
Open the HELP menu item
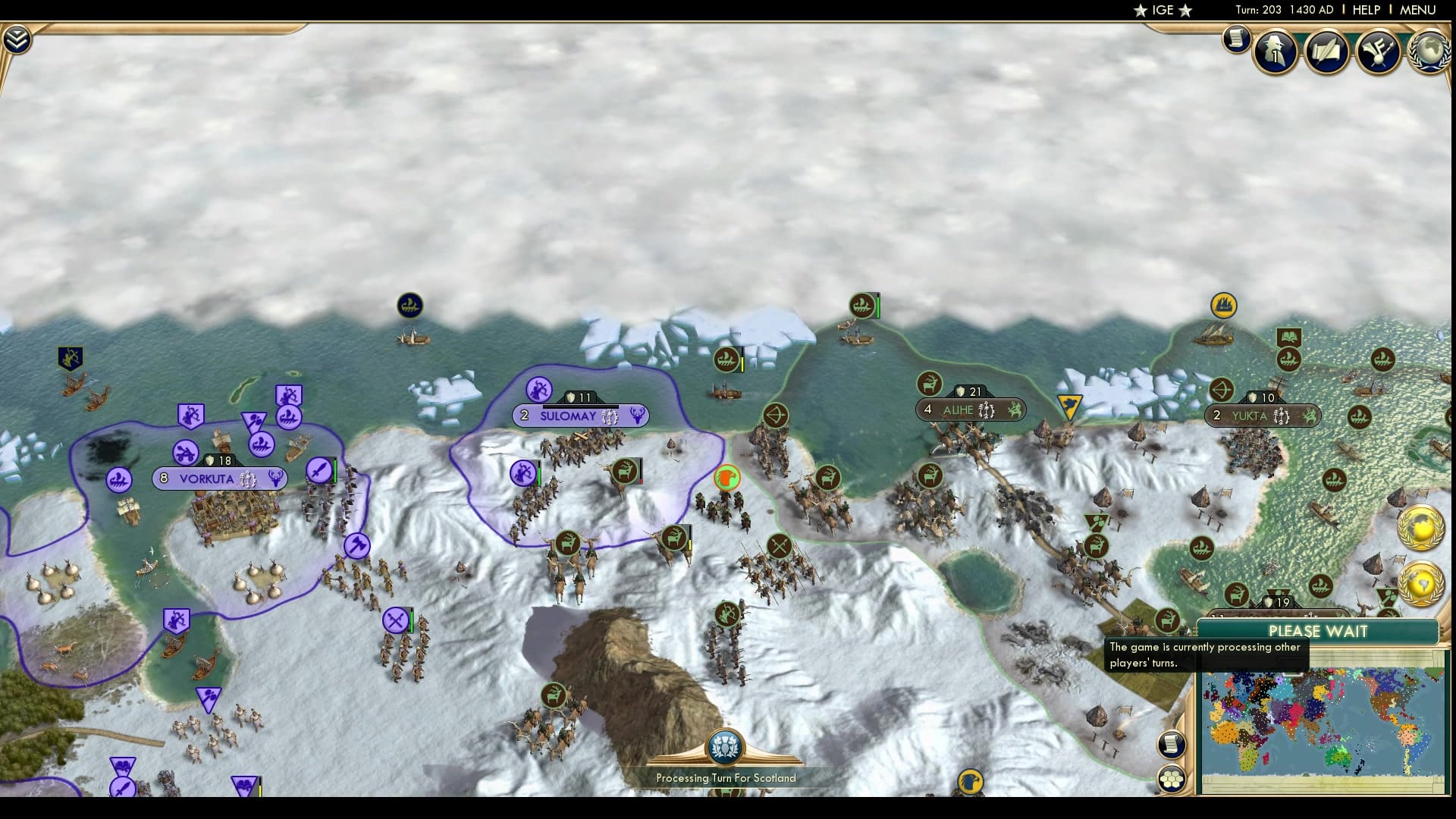1365,10
